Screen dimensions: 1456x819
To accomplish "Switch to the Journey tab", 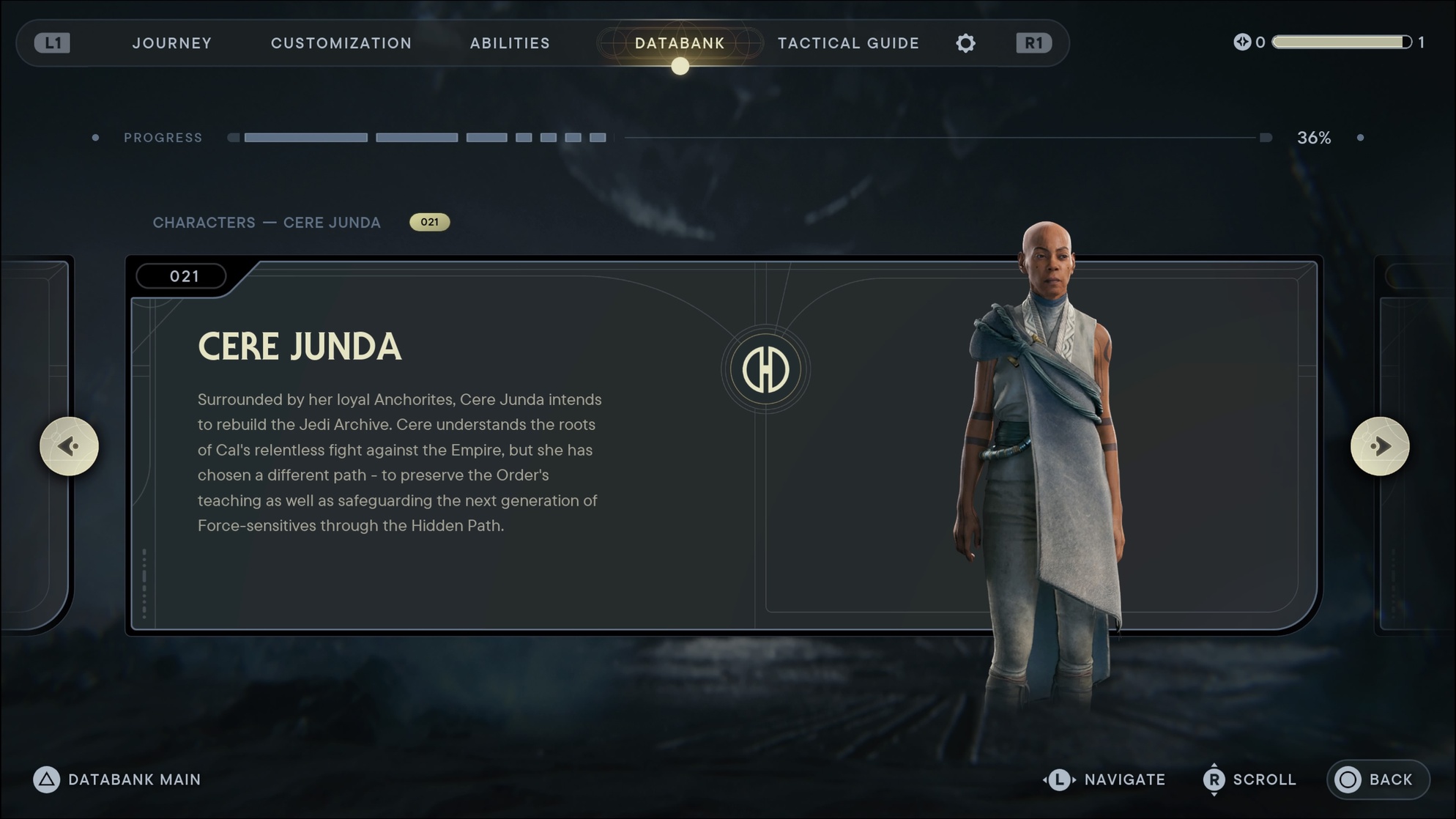I will [172, 43].
